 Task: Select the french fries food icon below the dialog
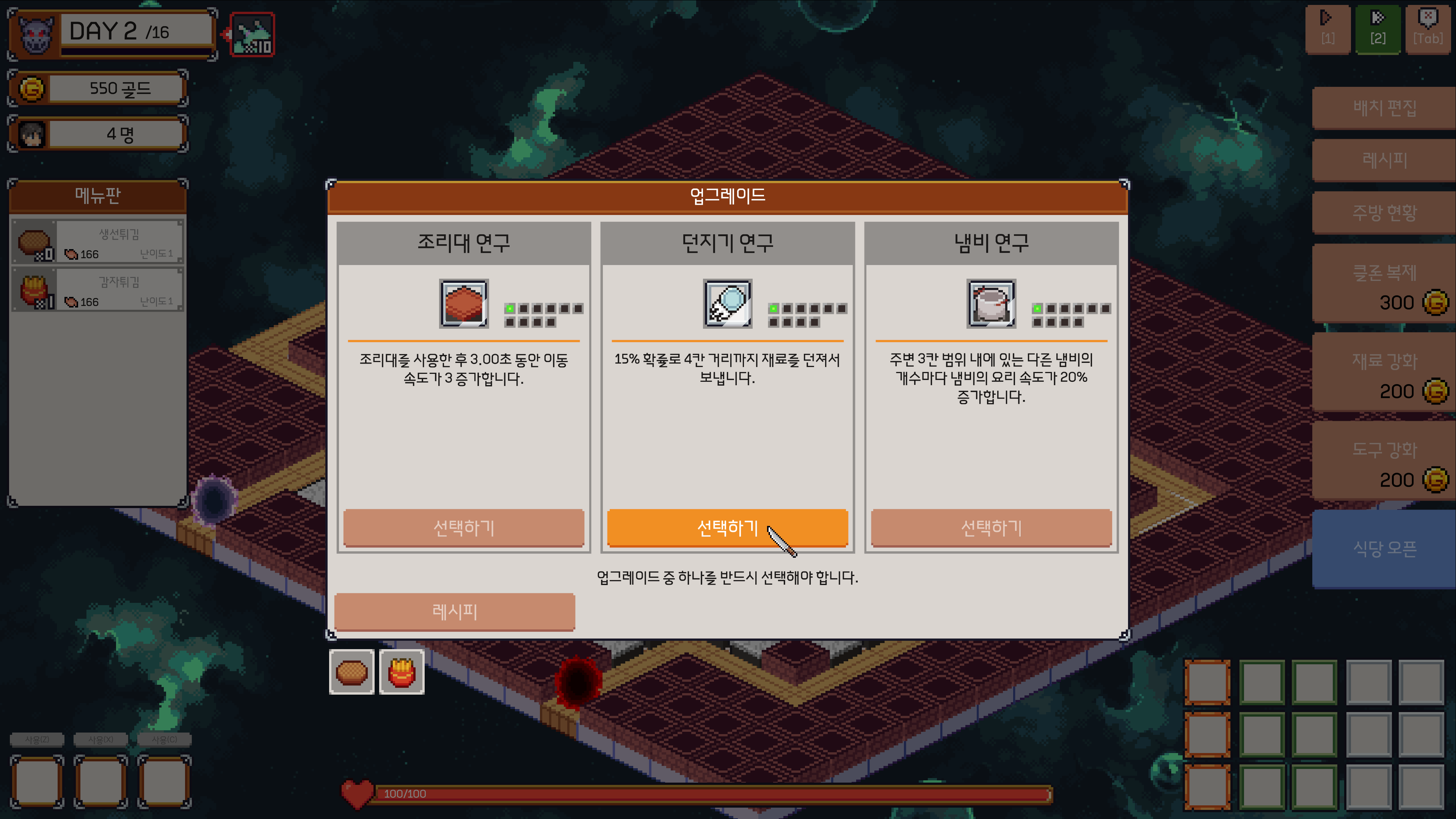401,672
